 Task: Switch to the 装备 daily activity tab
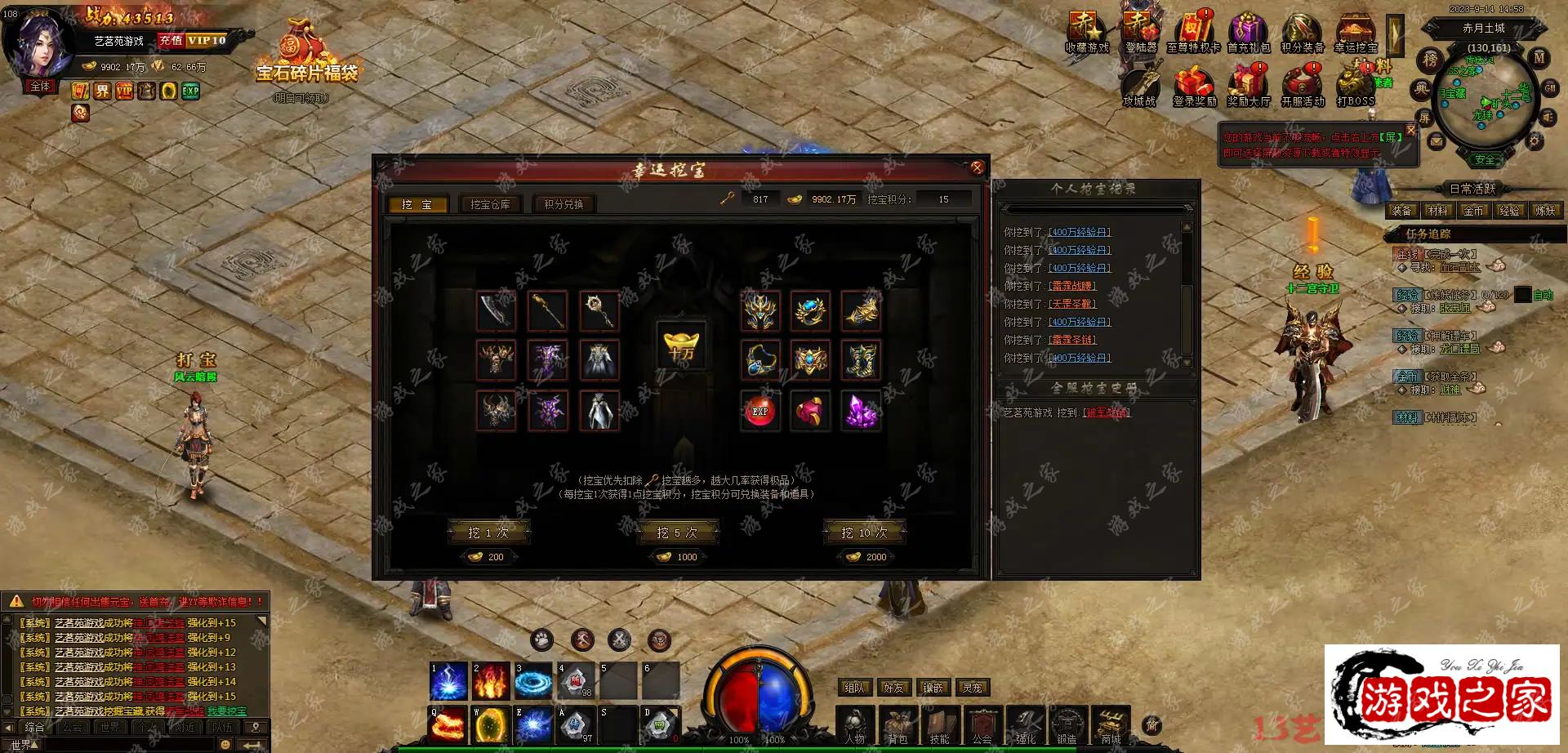point(1401,211)
